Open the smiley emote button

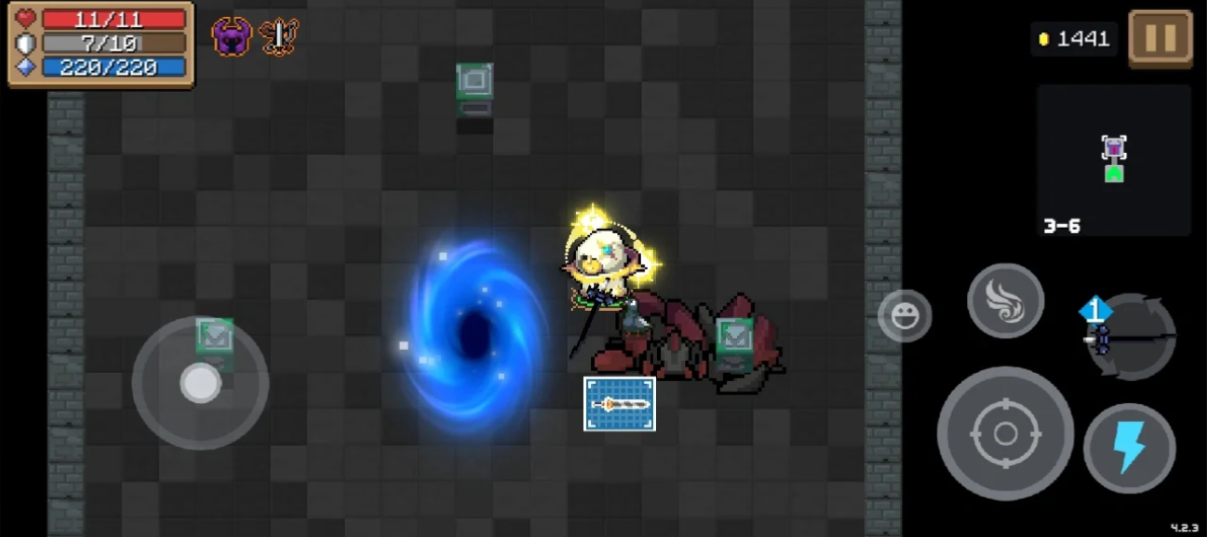905,316
